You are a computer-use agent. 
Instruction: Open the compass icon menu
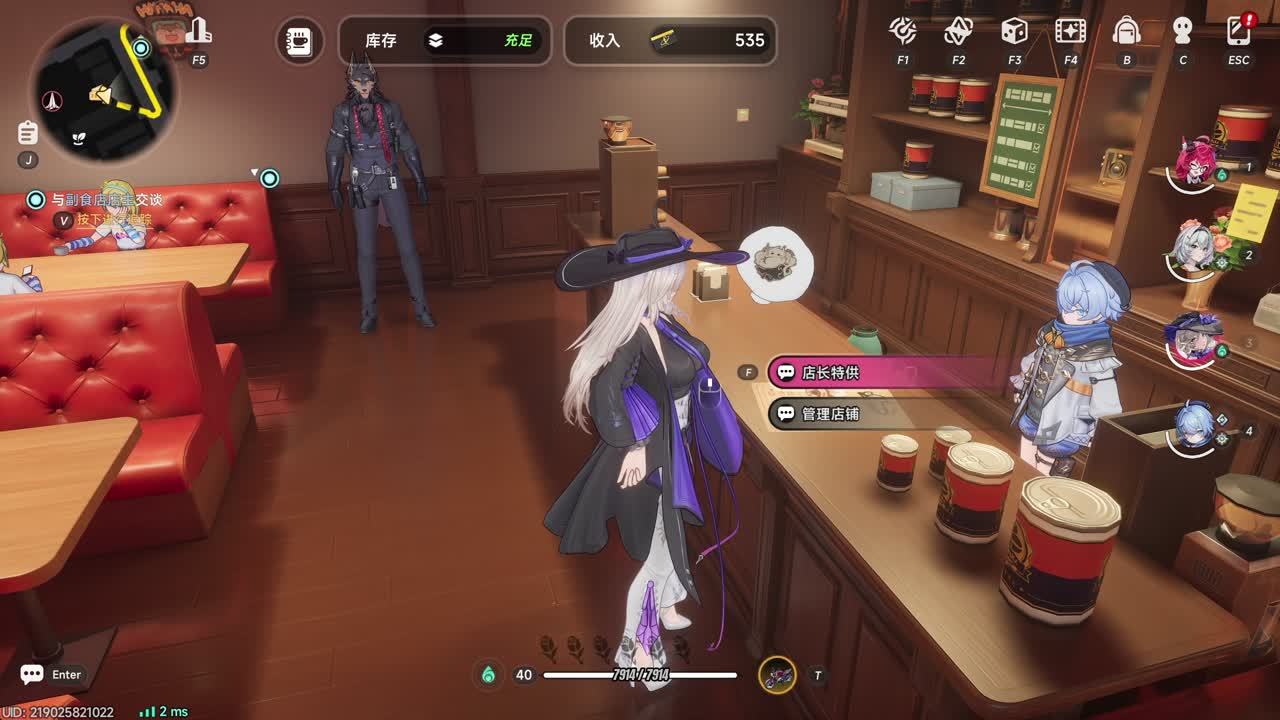point(903,31)
